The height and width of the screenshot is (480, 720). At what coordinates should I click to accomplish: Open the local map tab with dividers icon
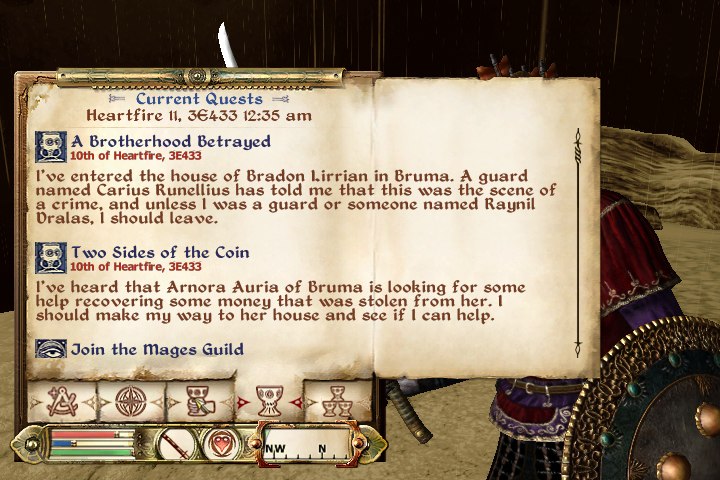pyautogui.click(x=61, y=401)
